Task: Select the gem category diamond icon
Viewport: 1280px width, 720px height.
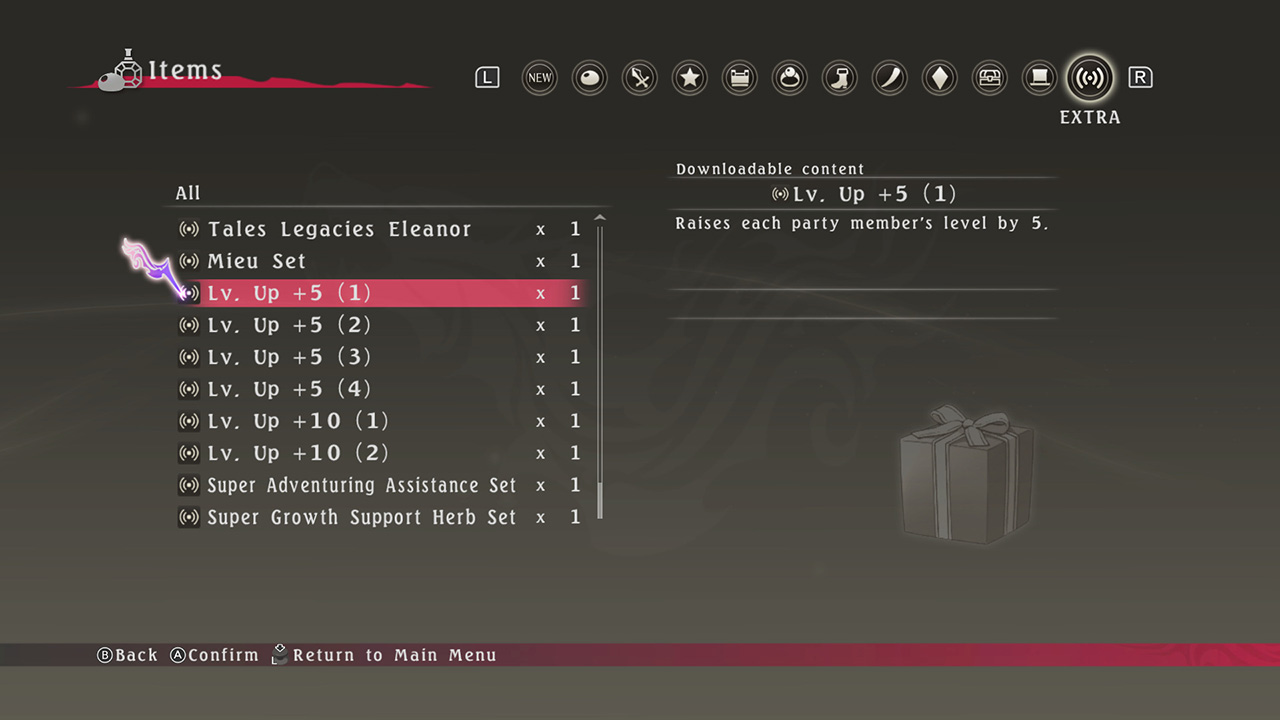Action: (x=939, y=77)
